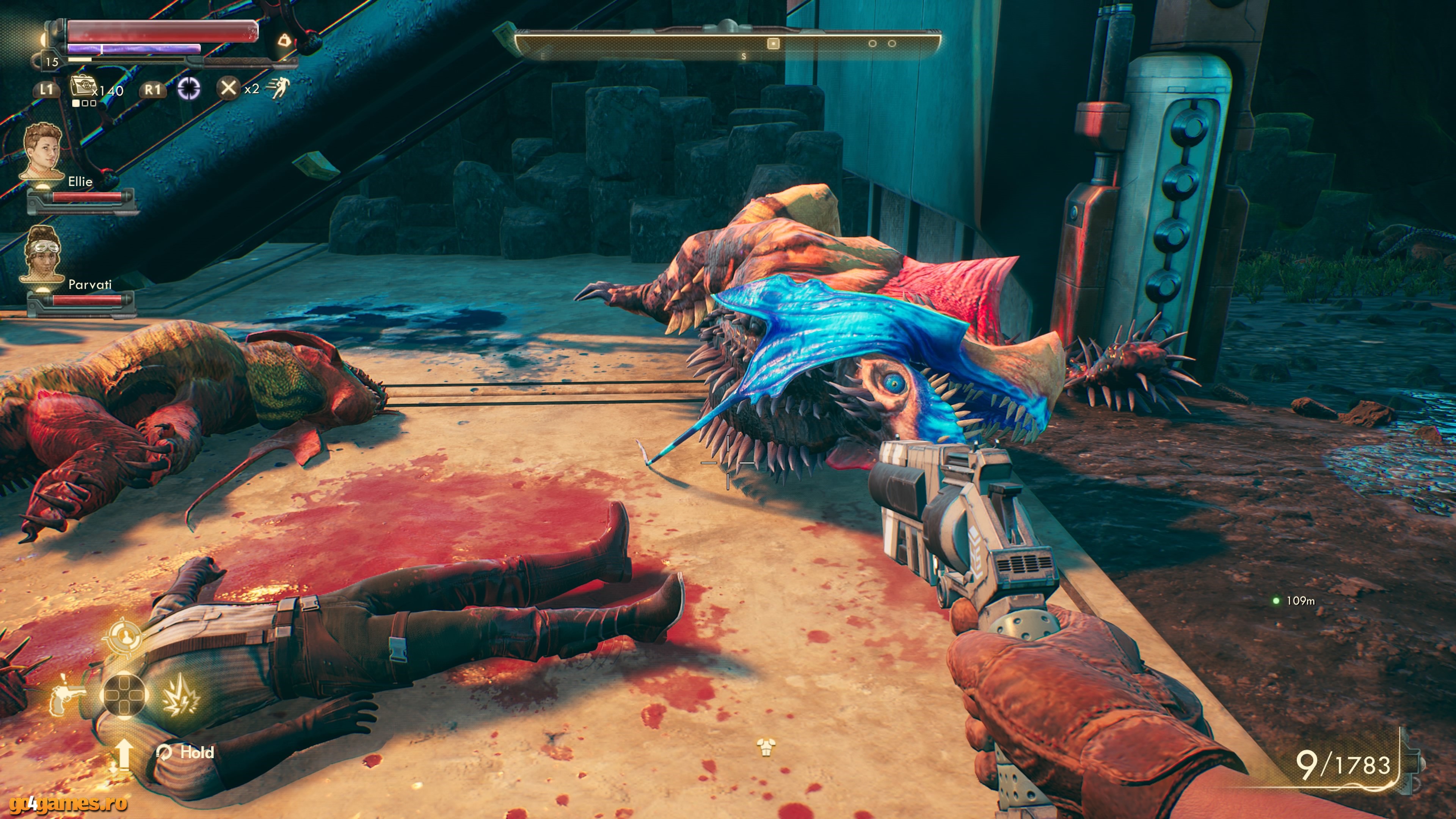
Task: Click the armor icon at the bottom centre
Action: coord(766,748)
